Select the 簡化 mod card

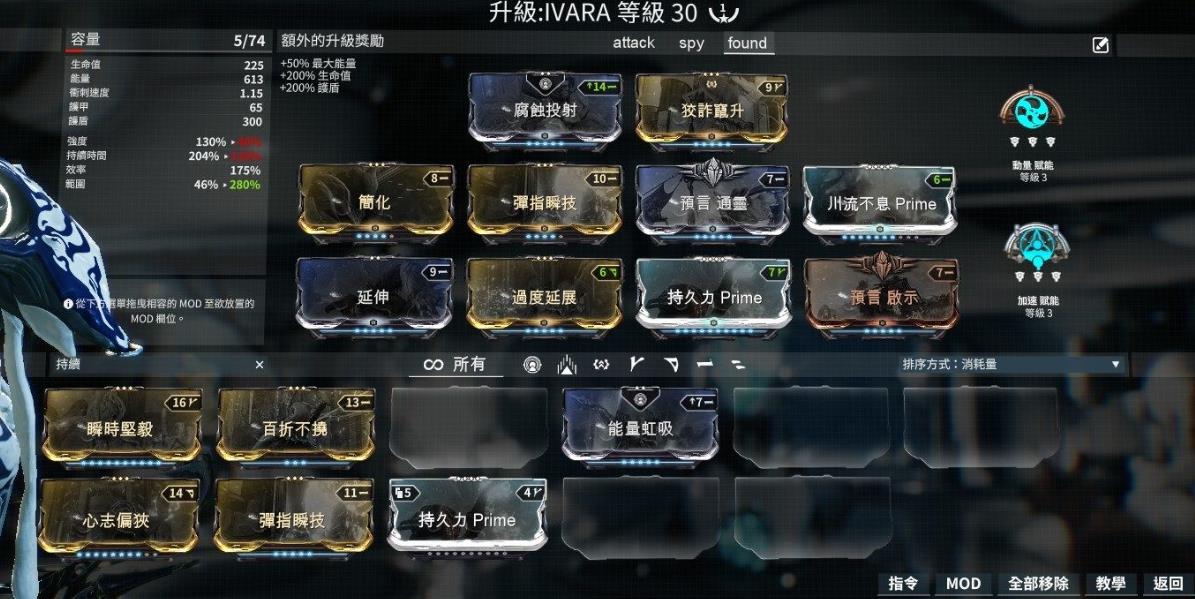(x=374, y=203)
